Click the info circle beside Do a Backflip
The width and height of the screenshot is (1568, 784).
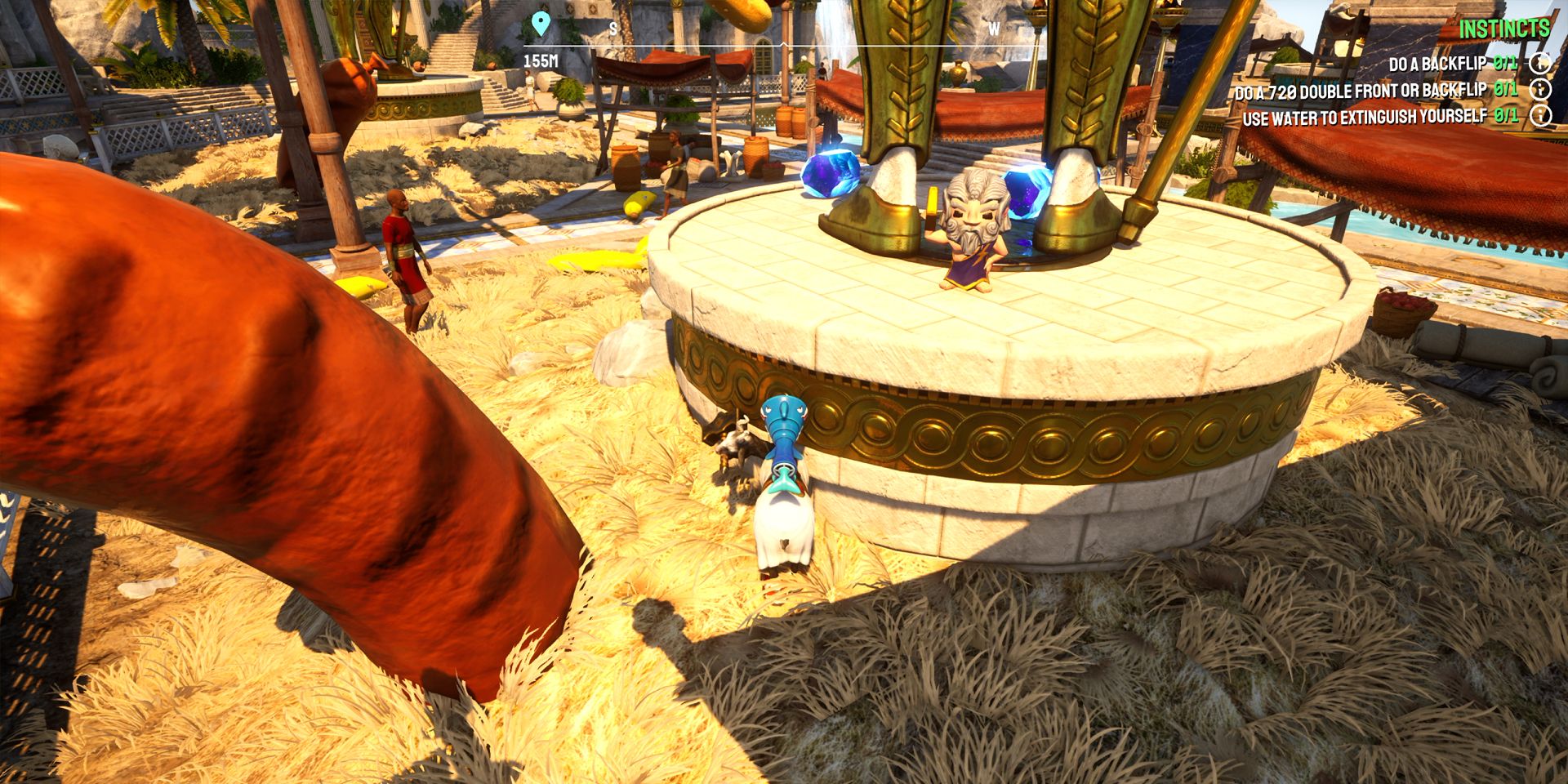point(1542,60)
